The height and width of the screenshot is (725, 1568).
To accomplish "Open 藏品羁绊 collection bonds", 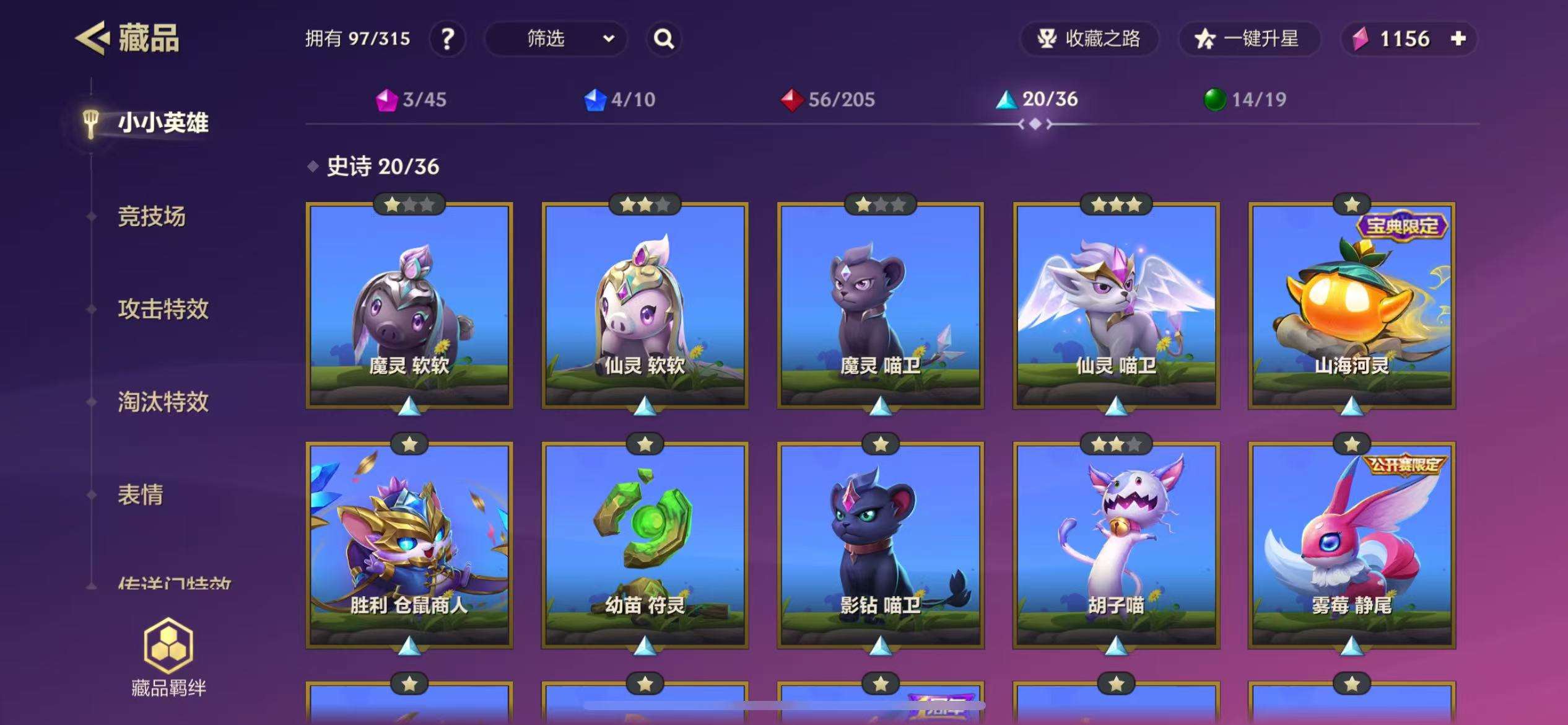I will (168, 657).
